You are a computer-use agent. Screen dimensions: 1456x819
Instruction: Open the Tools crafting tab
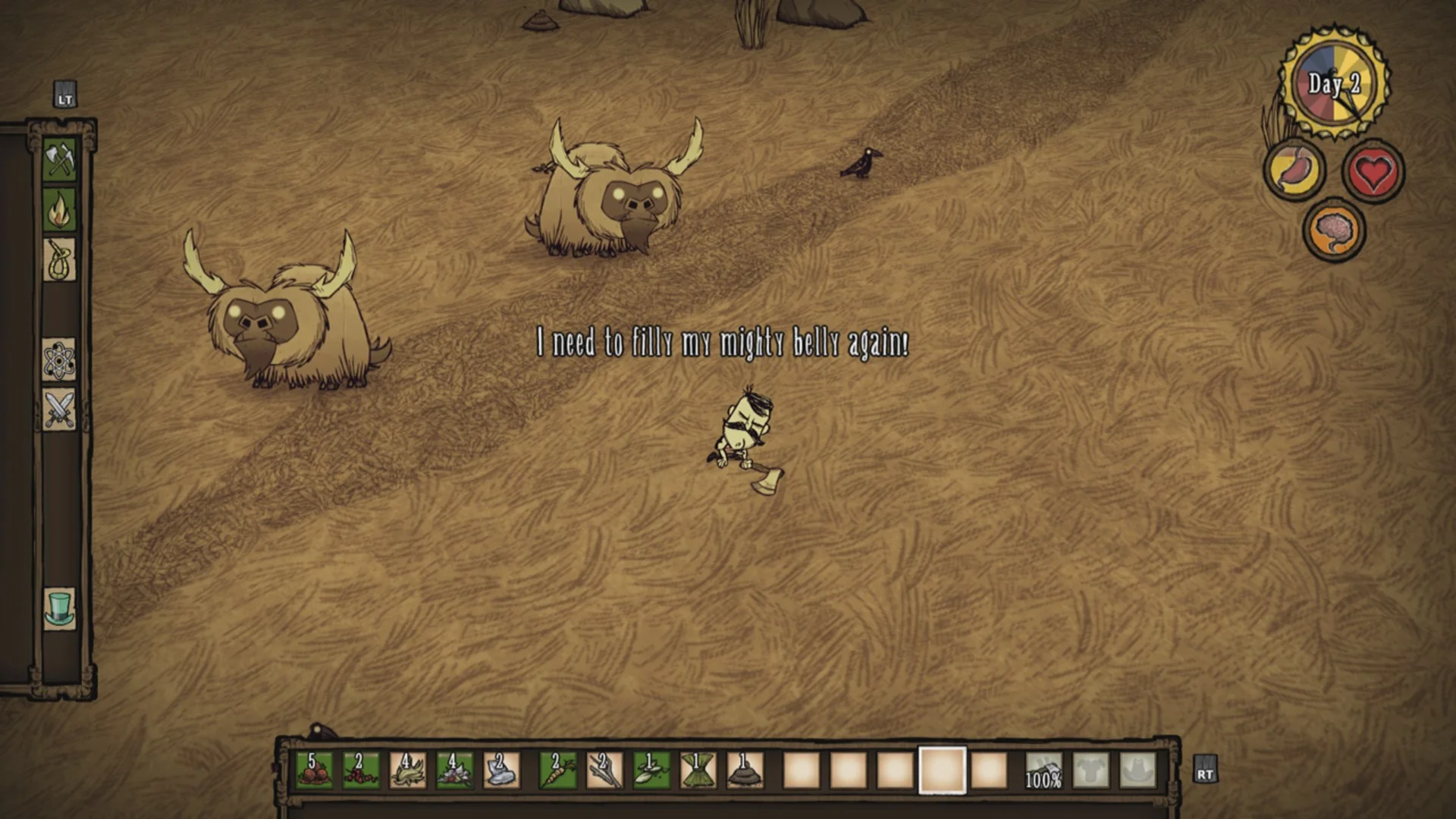[x=60, y=159]
